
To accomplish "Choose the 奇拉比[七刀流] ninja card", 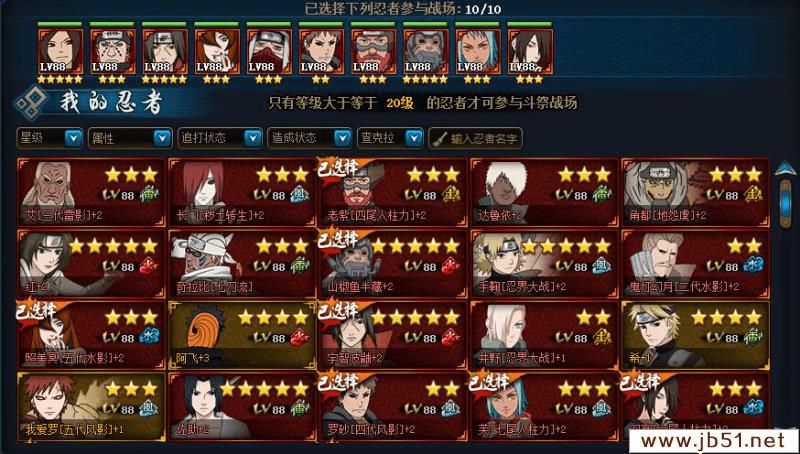I will click(x=240, y=261).
